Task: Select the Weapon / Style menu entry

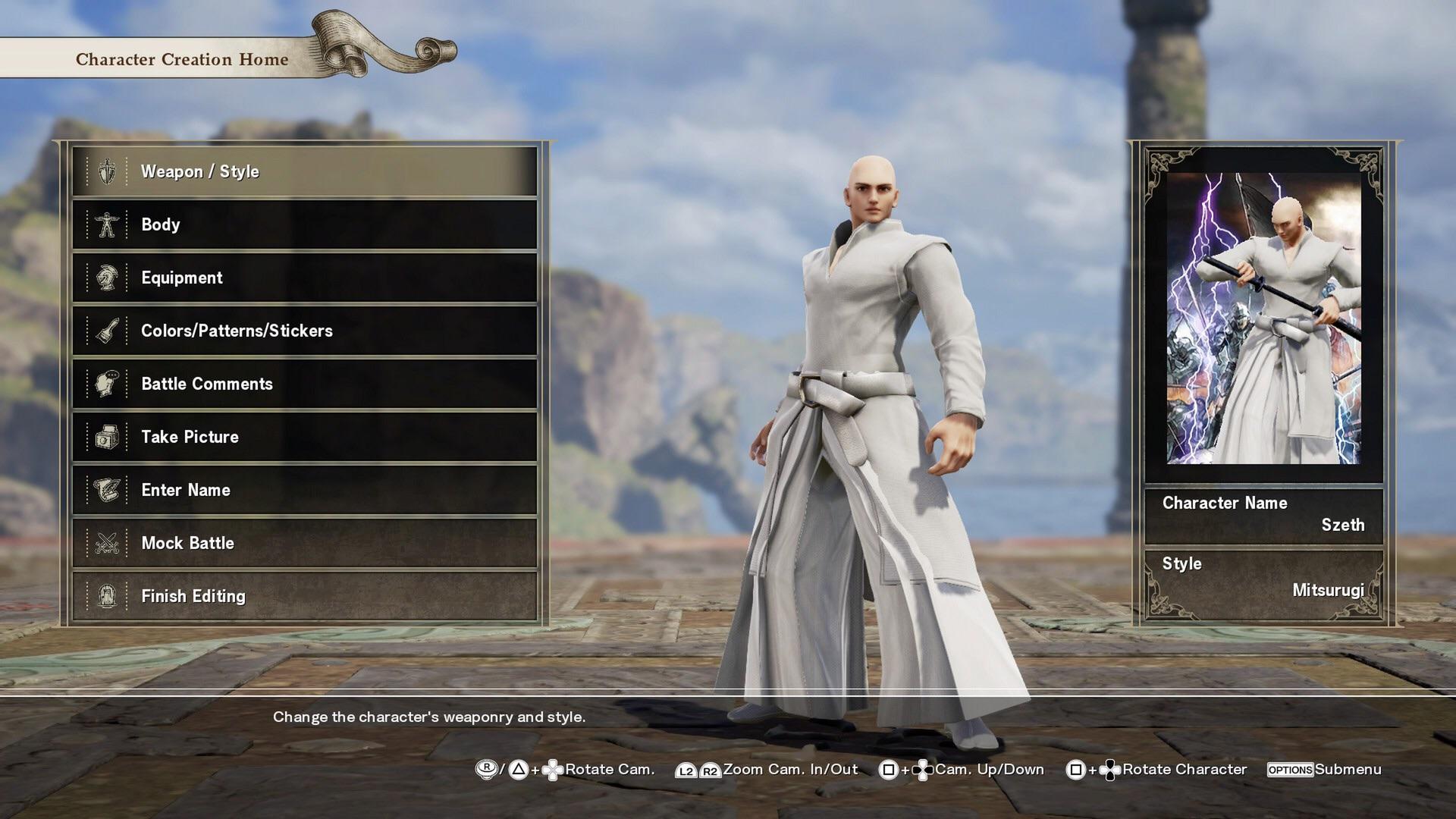Action: coord(305,171)
